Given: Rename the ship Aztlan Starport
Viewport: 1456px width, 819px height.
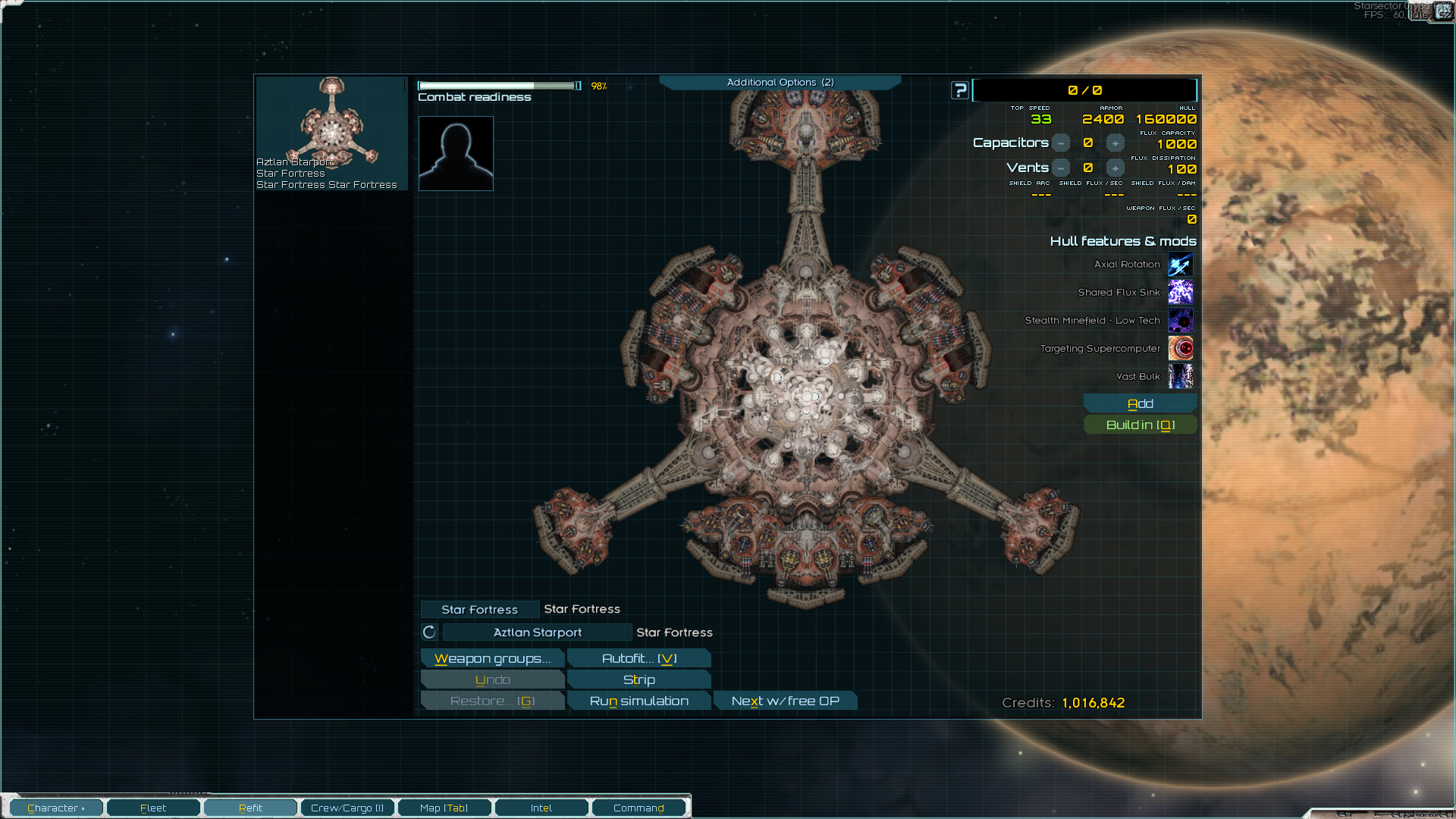Looking at the screenshot, I should (537, 632).
